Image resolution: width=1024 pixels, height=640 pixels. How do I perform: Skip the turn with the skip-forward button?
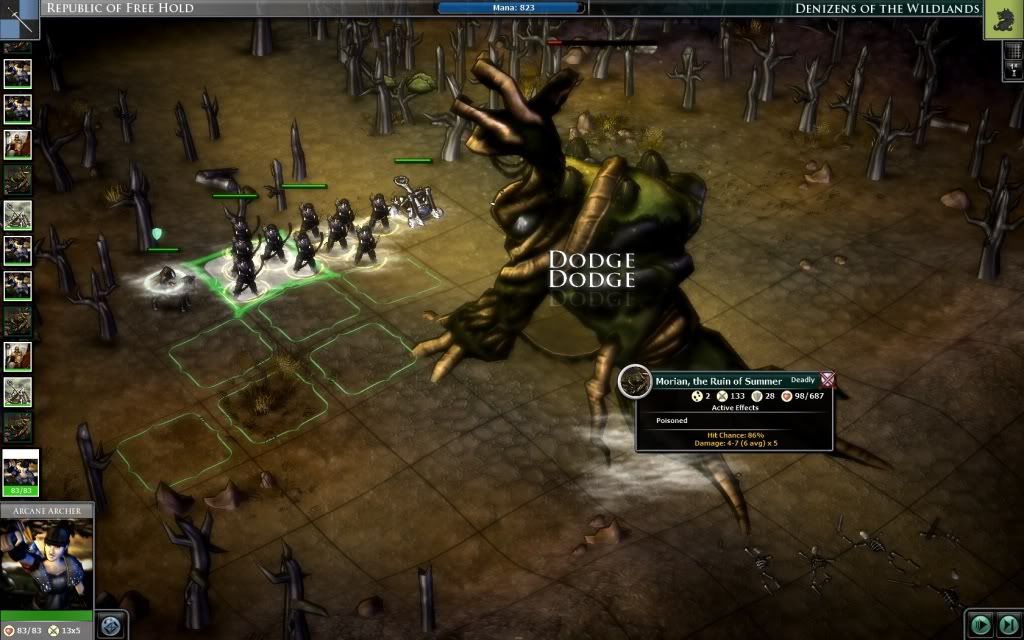click(1007, 625)
